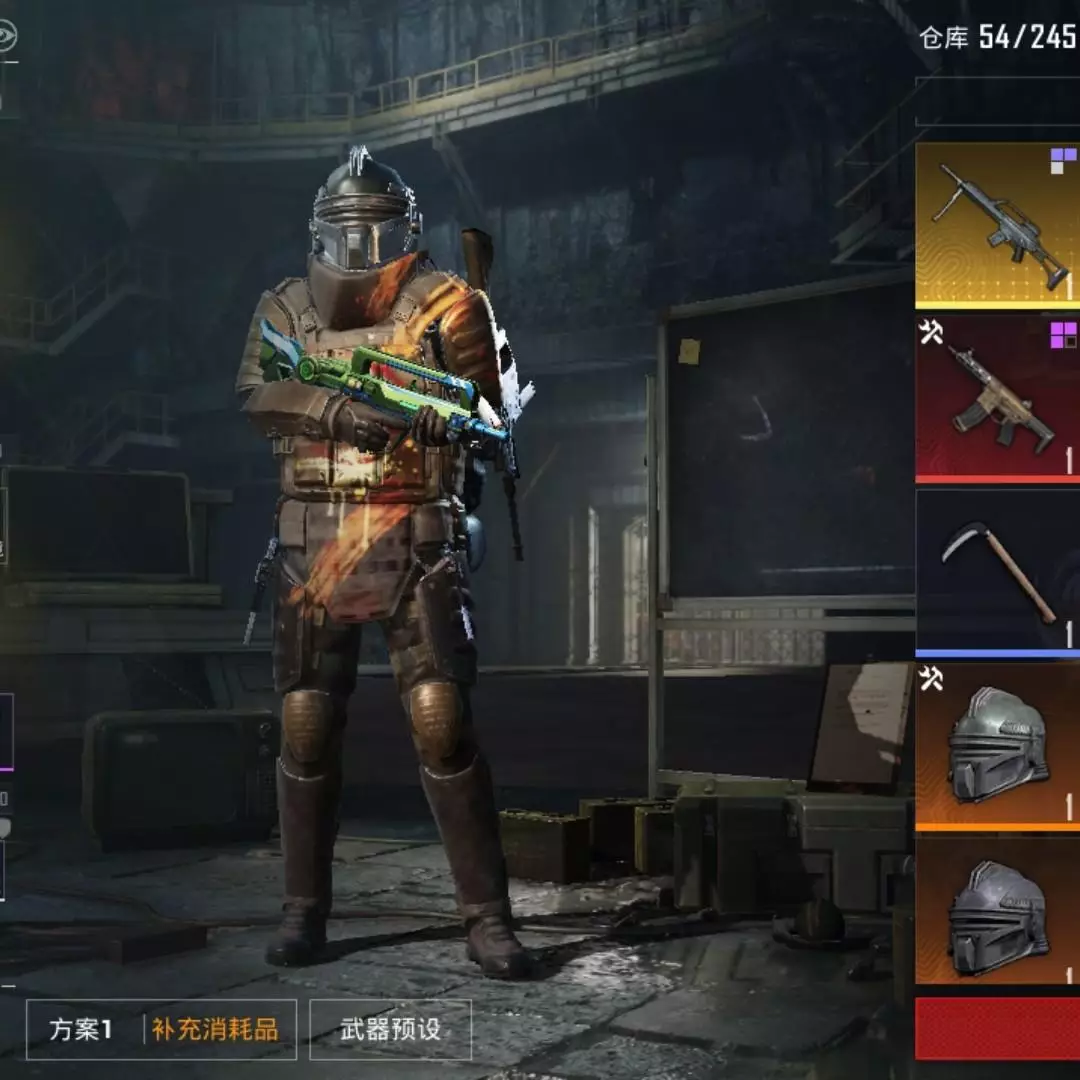The image size is (1080, 1080).
Task: Select the helmet slot marked with repair icon
Action: (997, 746)
